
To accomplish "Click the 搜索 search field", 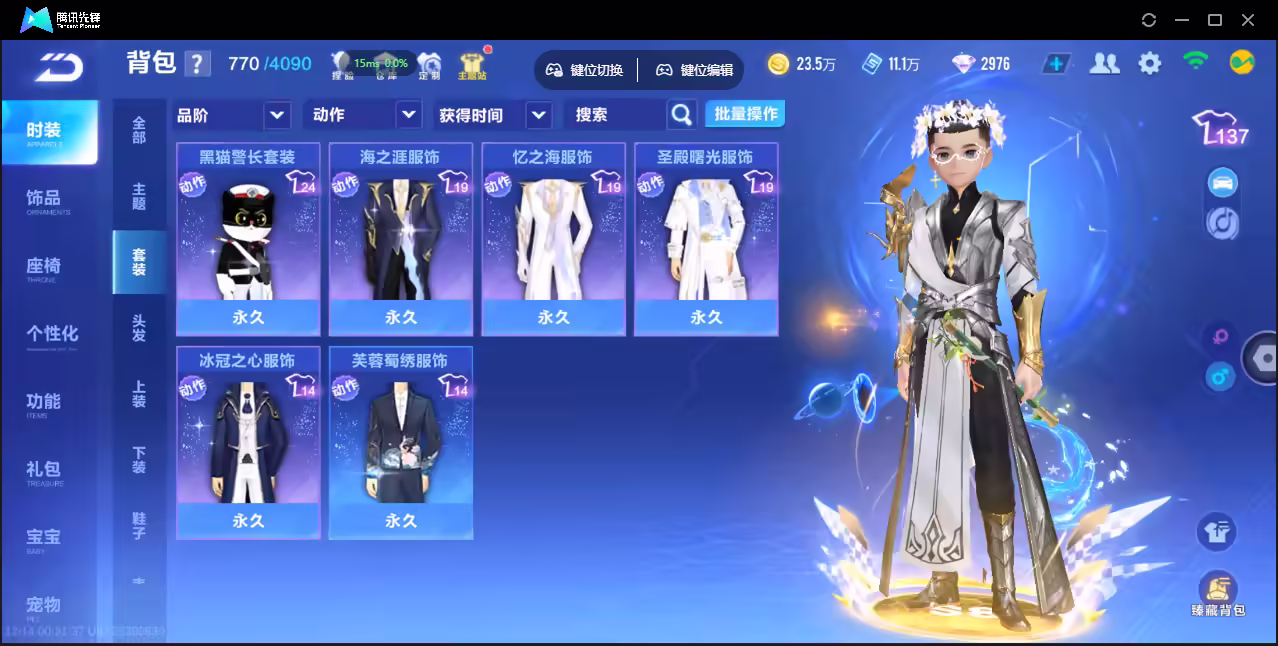I will click(x=615, y=115).
